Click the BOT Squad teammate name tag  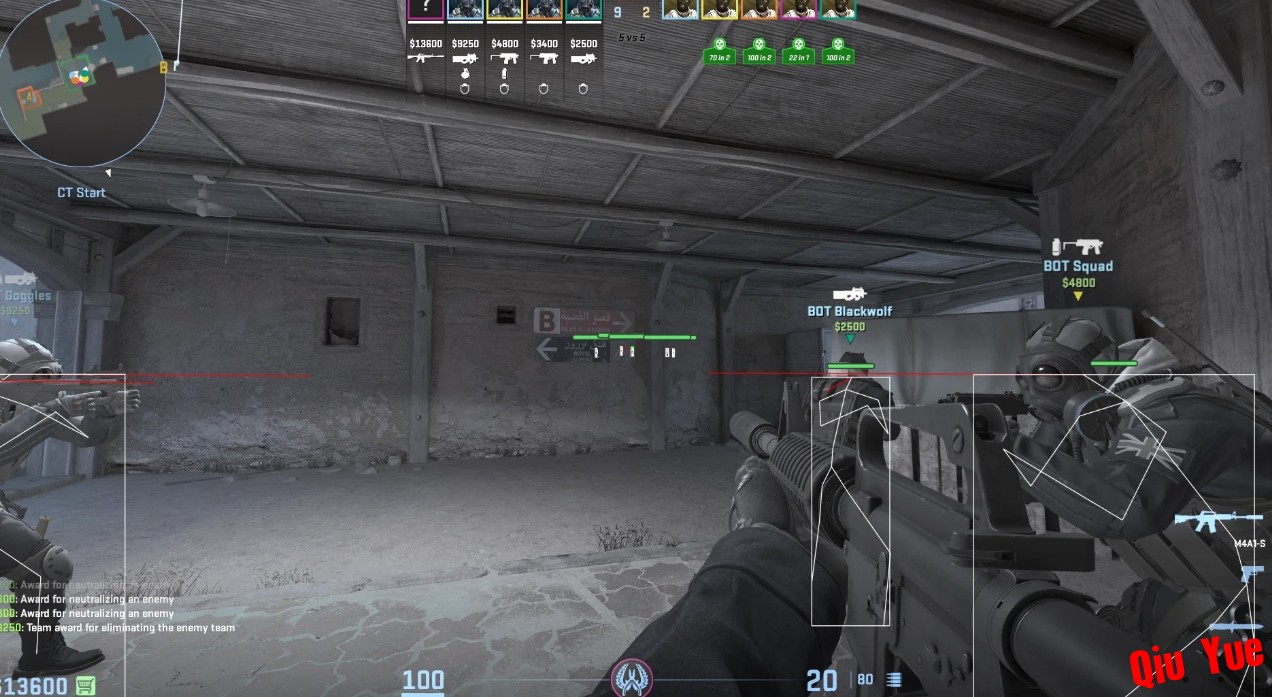tap(1078, 266)
